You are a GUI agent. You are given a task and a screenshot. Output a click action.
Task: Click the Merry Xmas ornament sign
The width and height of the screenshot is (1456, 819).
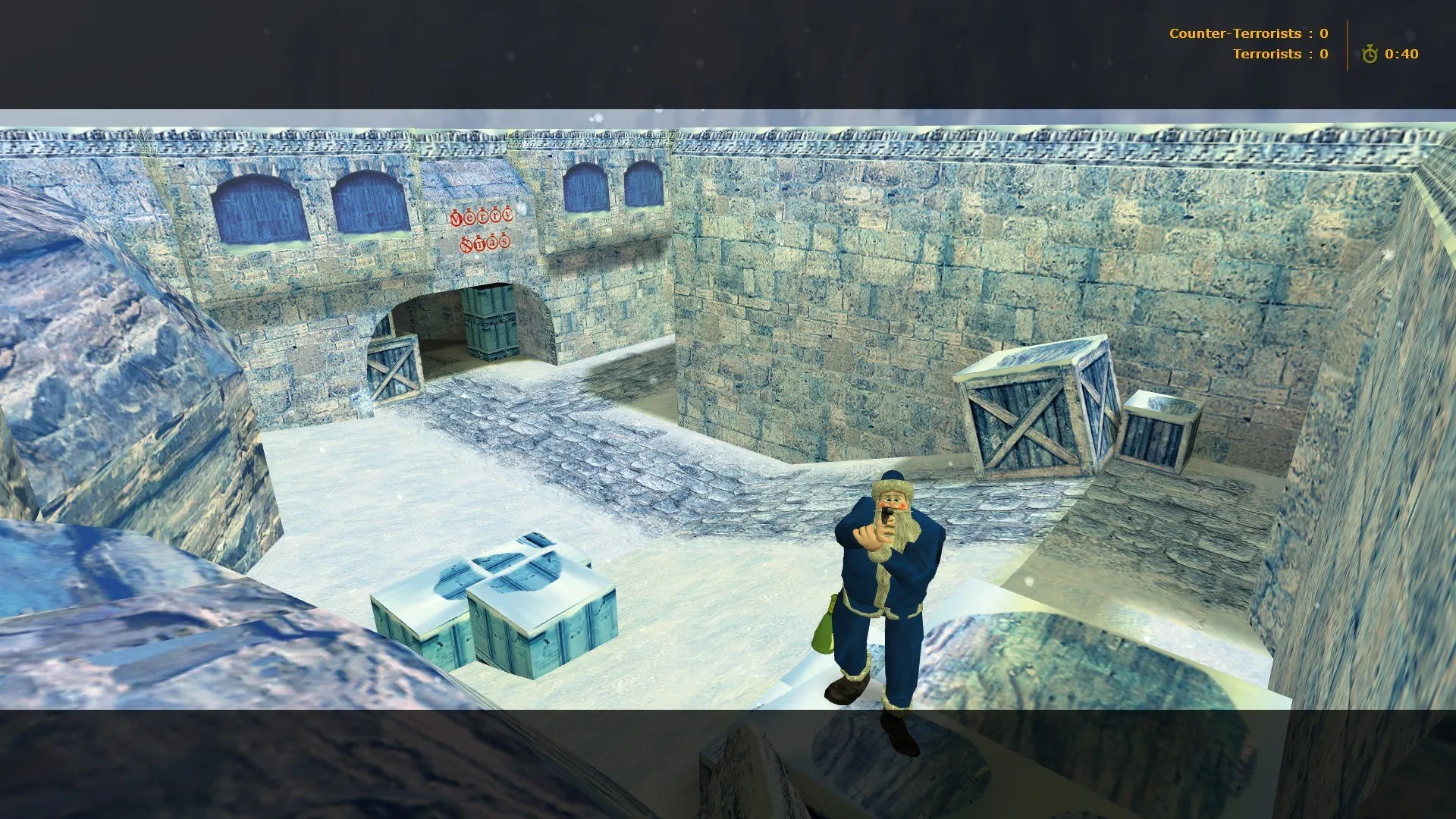(482, 227)
